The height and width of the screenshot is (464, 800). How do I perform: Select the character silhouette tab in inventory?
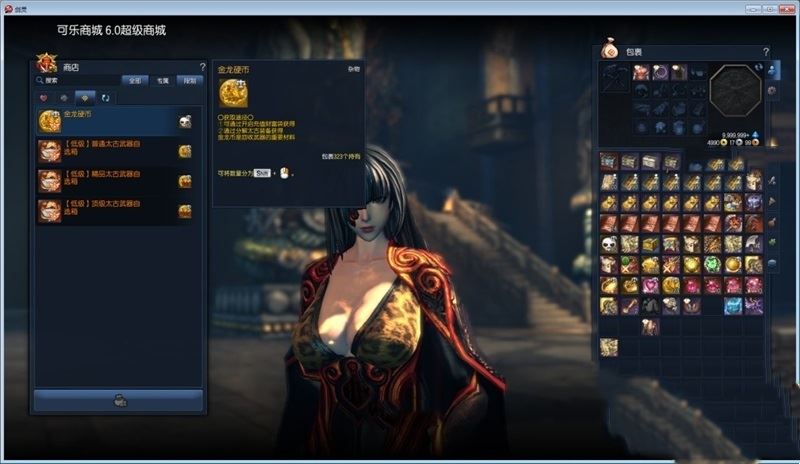772,70
